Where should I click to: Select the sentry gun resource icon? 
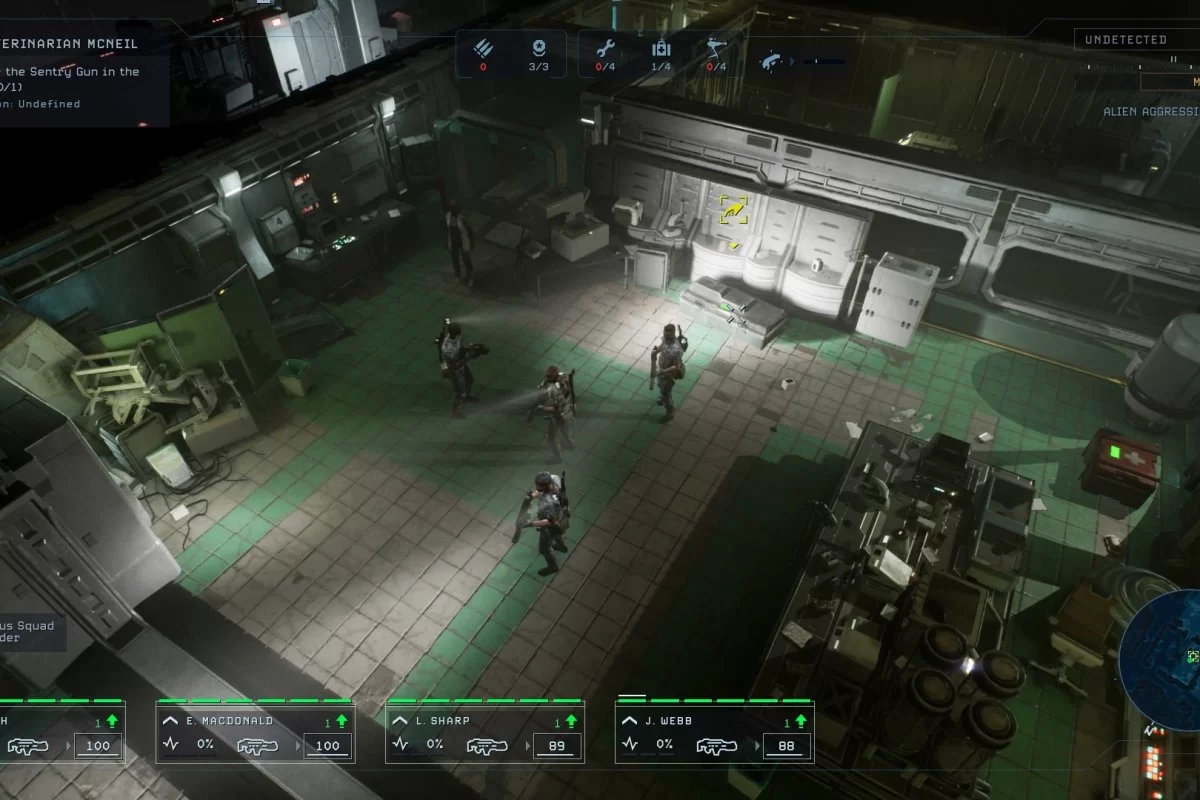pyautogui.click(x=716, y=48)
